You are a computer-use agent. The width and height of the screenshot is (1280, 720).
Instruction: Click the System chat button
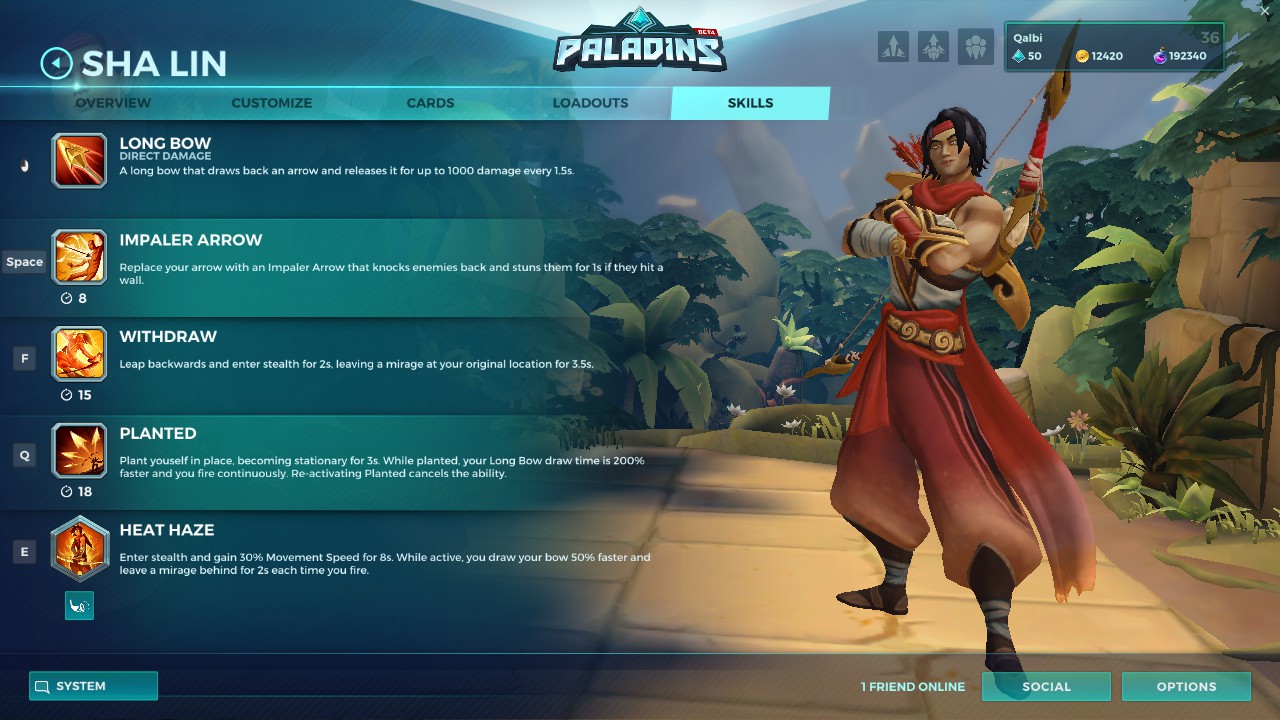(92, 686)
